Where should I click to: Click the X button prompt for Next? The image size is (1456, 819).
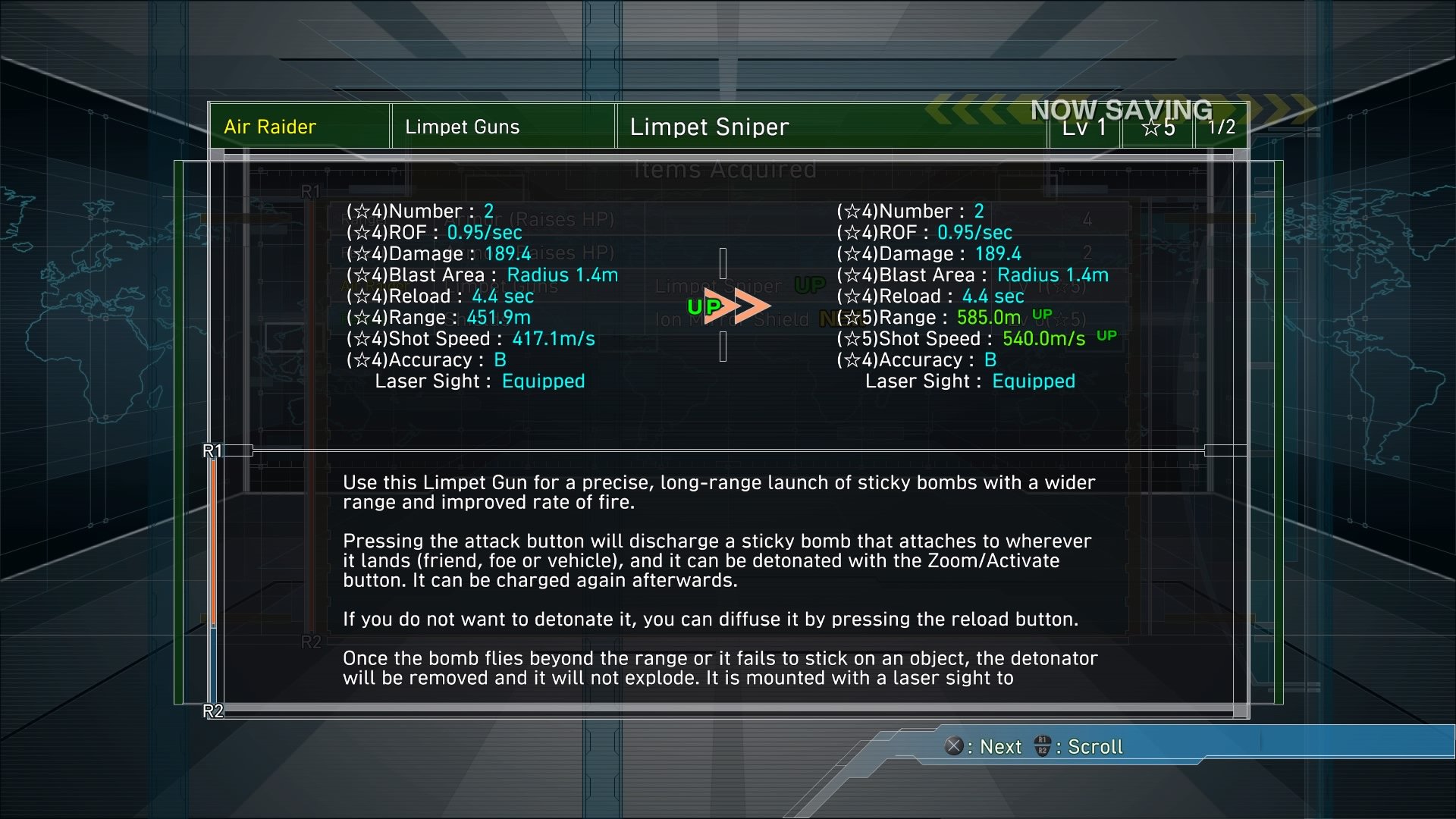tap(955, 747)
